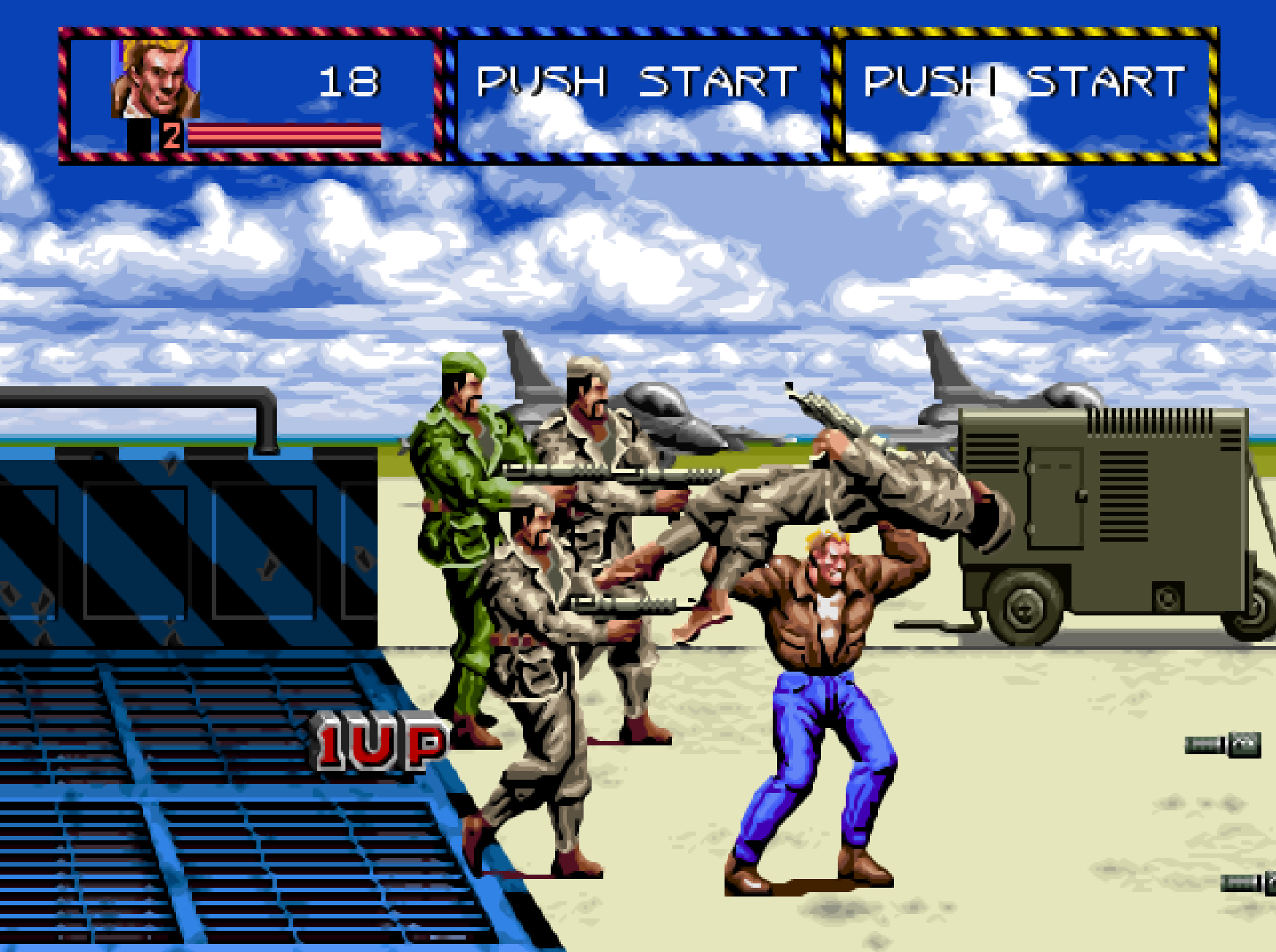The image size is (1276, 952).
Task: Expand the score display showing 18
Action: (x=349, y=80)
